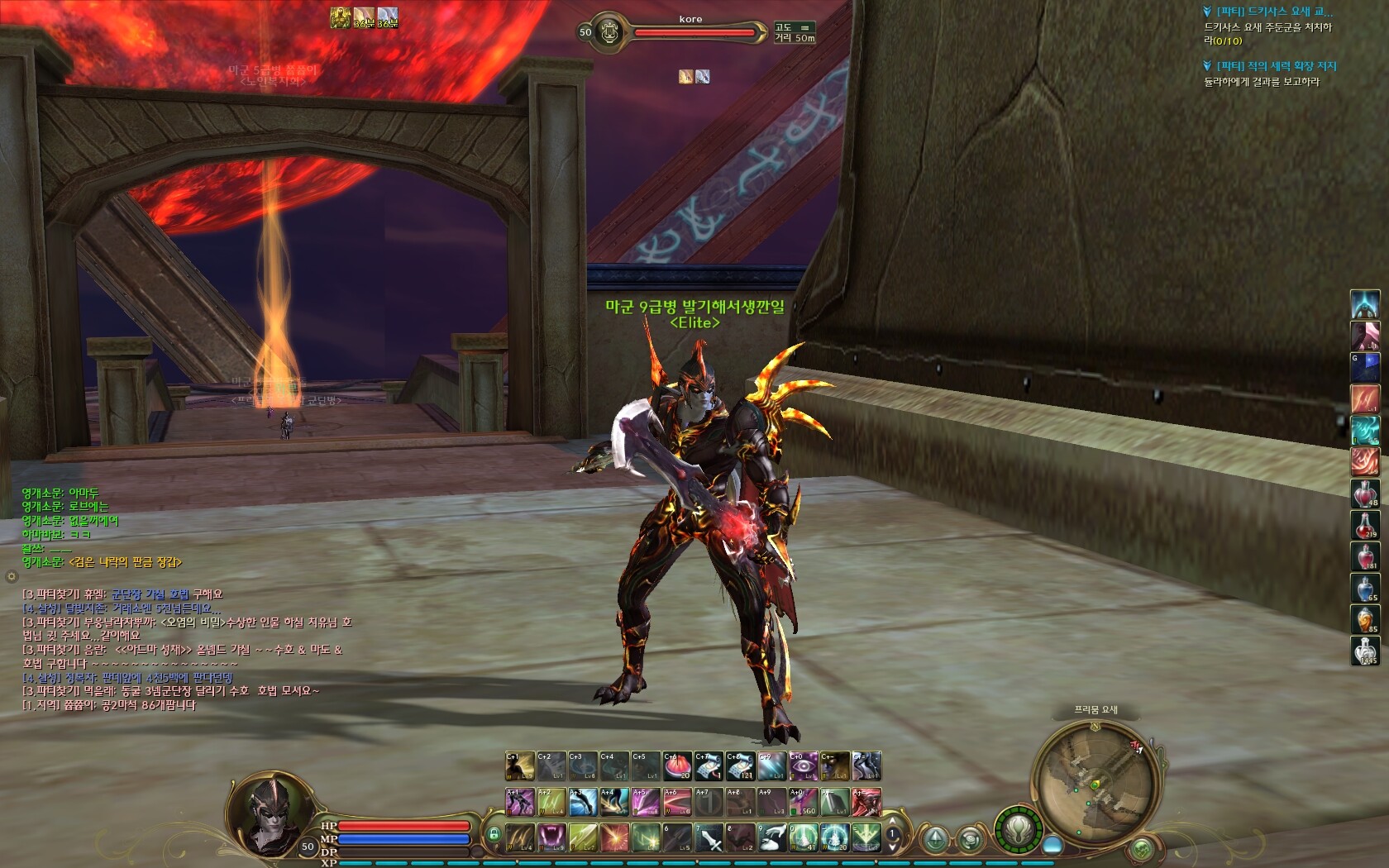Toggle the green hotbar lock icon
This screenshot has width=1389, height=868.
[x=494, y=834]
